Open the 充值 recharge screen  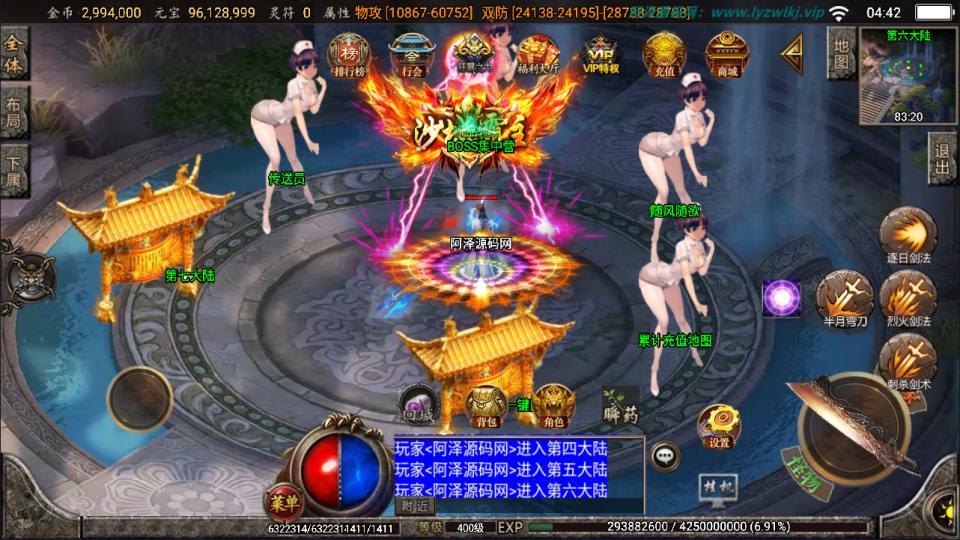[664, 54]
